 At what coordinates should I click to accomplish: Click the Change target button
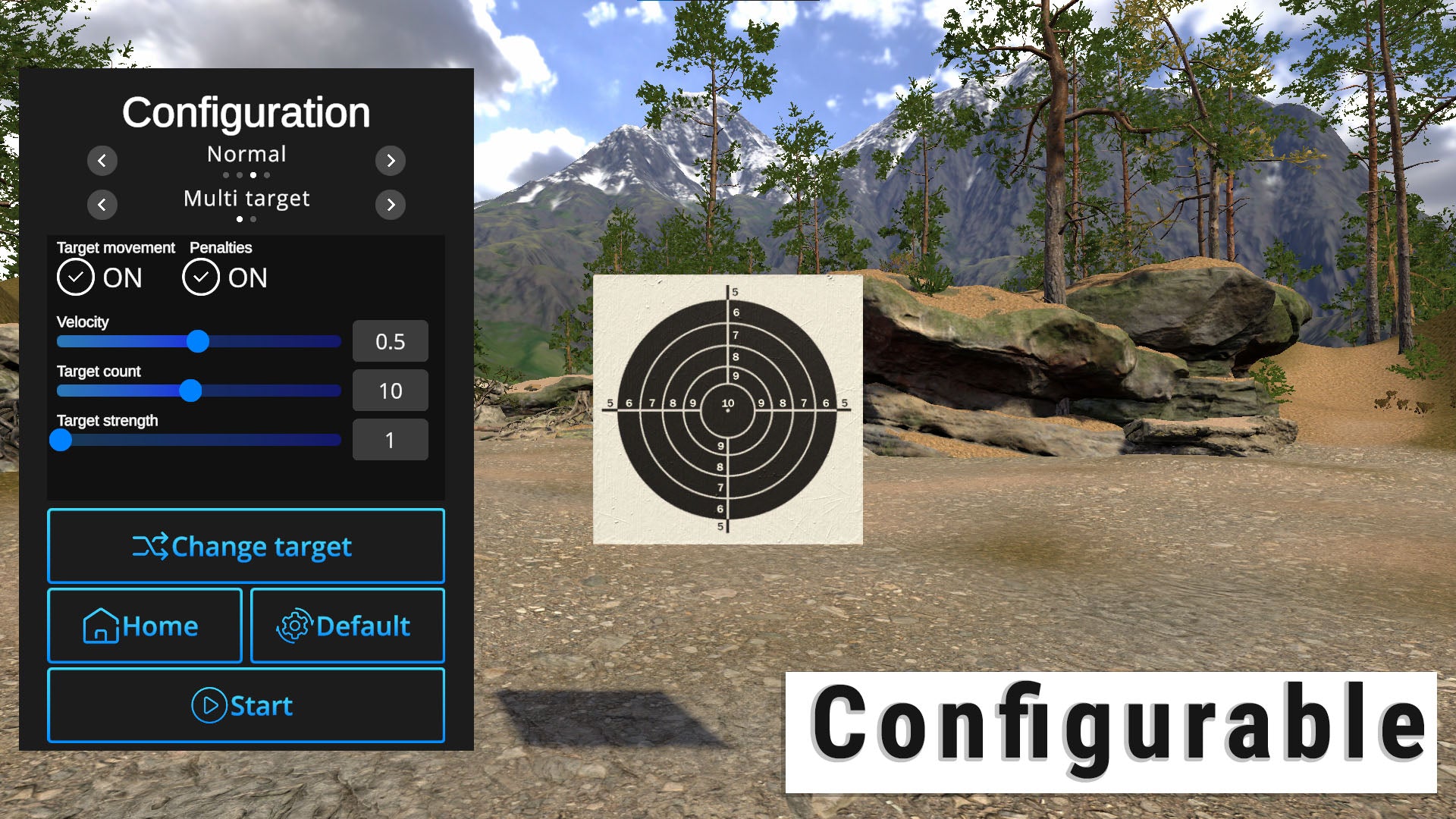click(246, 546)
